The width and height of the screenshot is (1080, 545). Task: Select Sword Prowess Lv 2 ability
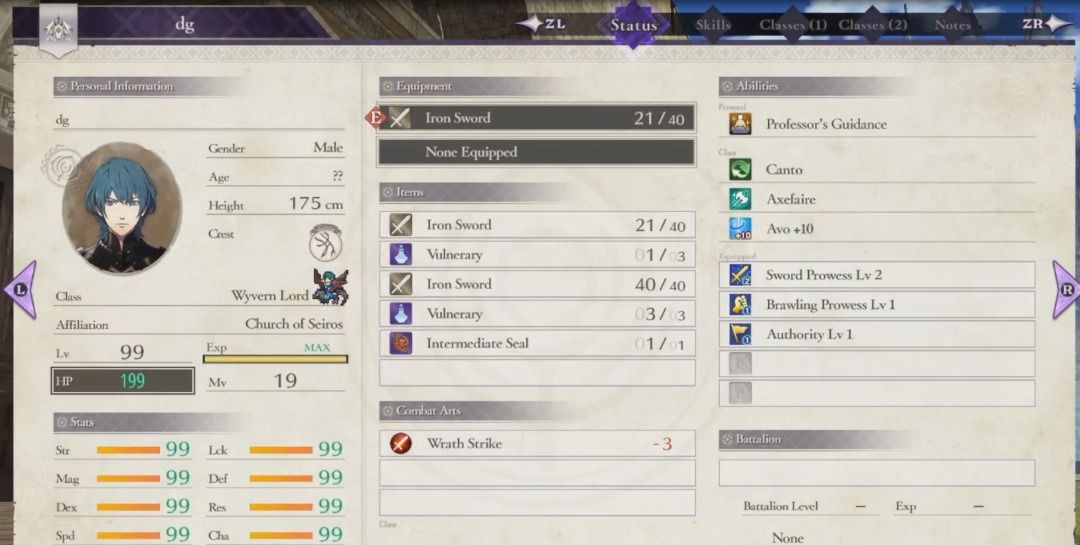[876, 275]
